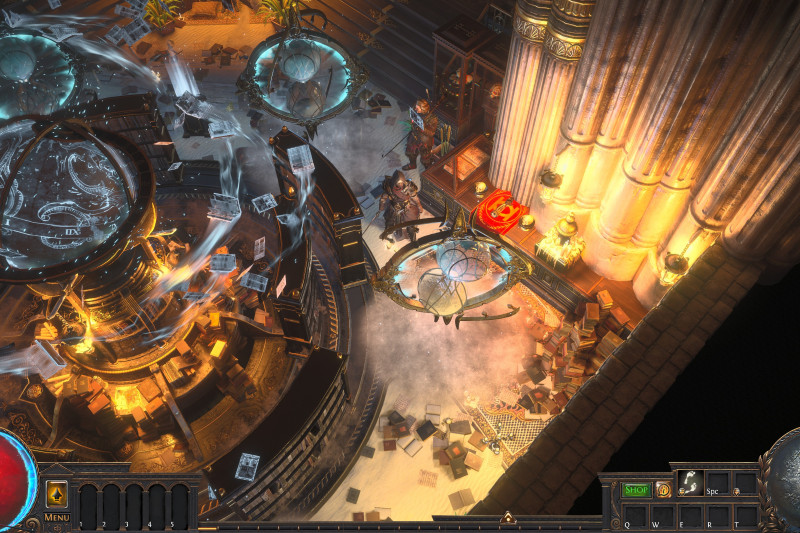Expand the small triangle tab at bottom center

pos(507,518)
